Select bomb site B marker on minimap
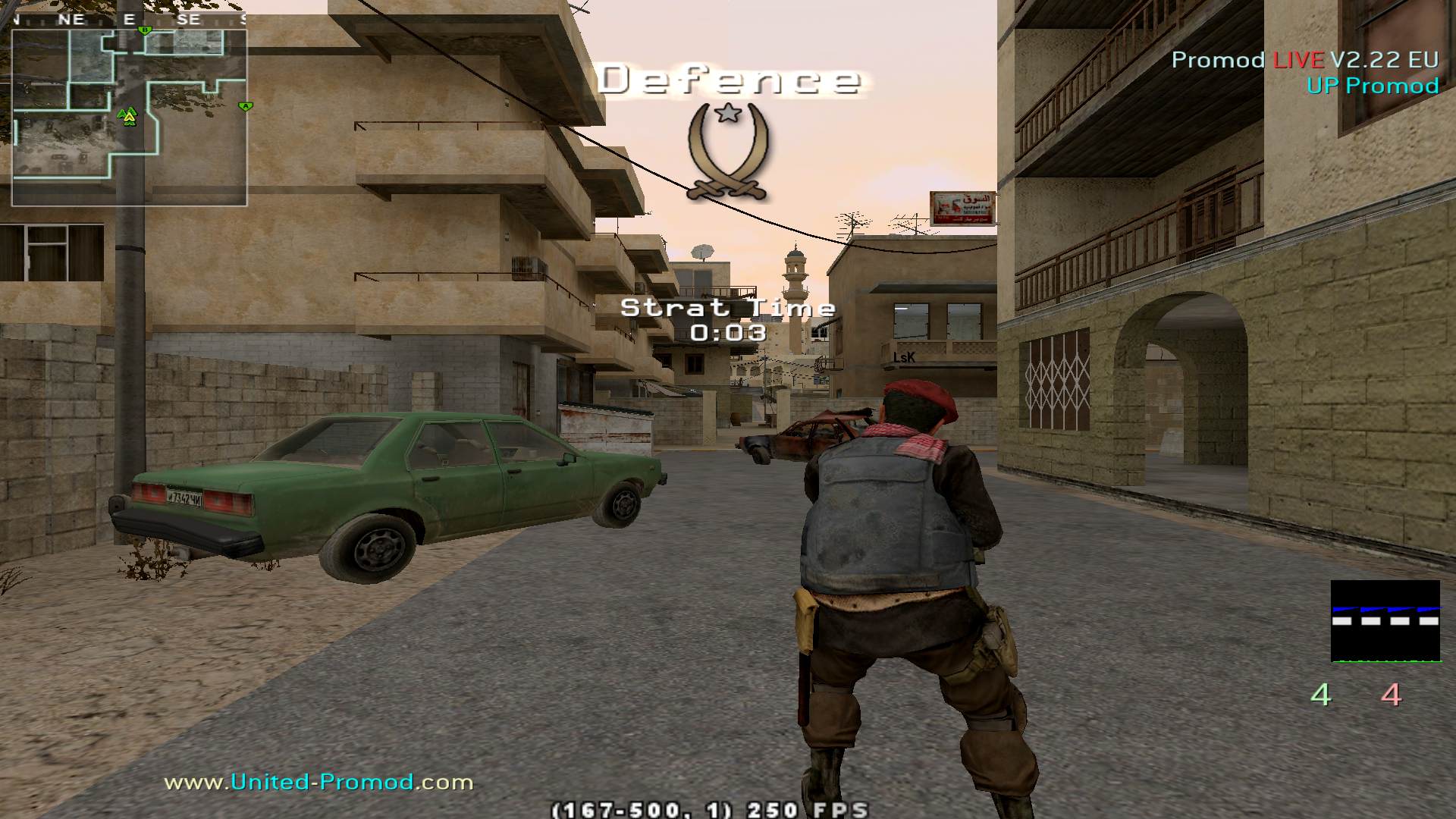1456x819 pixels. click(x=145, y=30)
